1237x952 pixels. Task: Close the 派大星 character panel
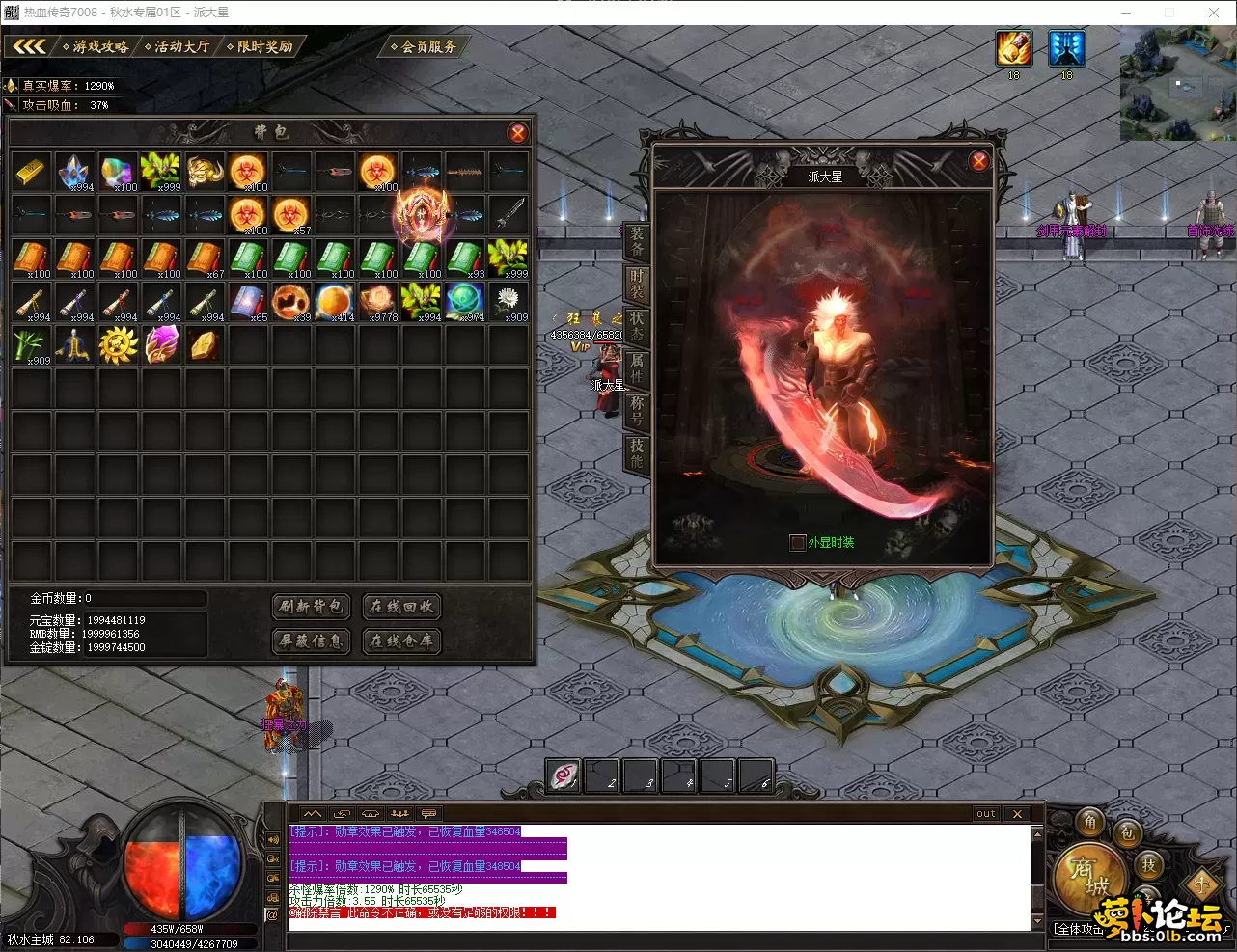coord(979,161)
